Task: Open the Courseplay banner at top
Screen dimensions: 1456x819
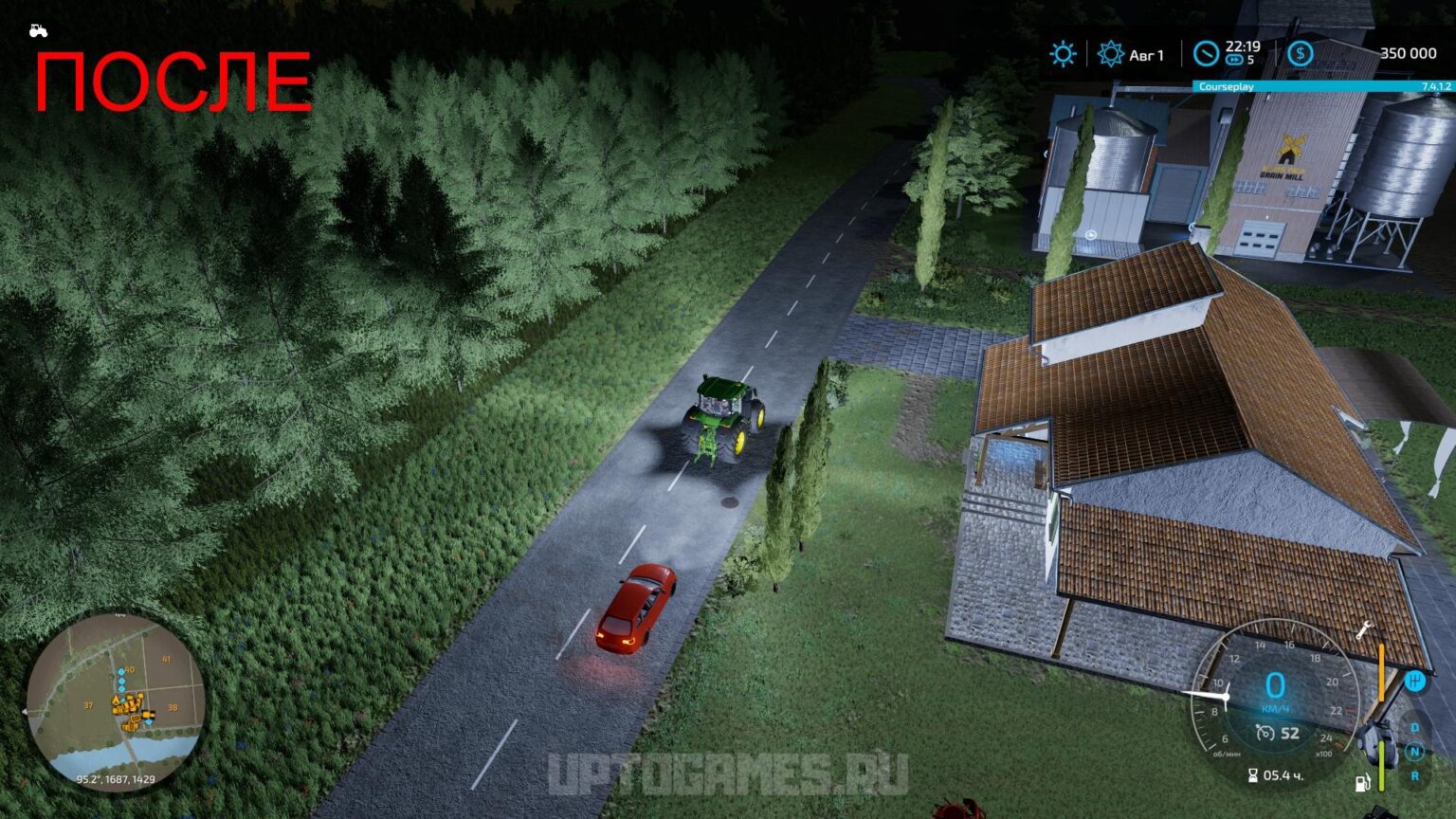Action: (x=1227, y=85)
